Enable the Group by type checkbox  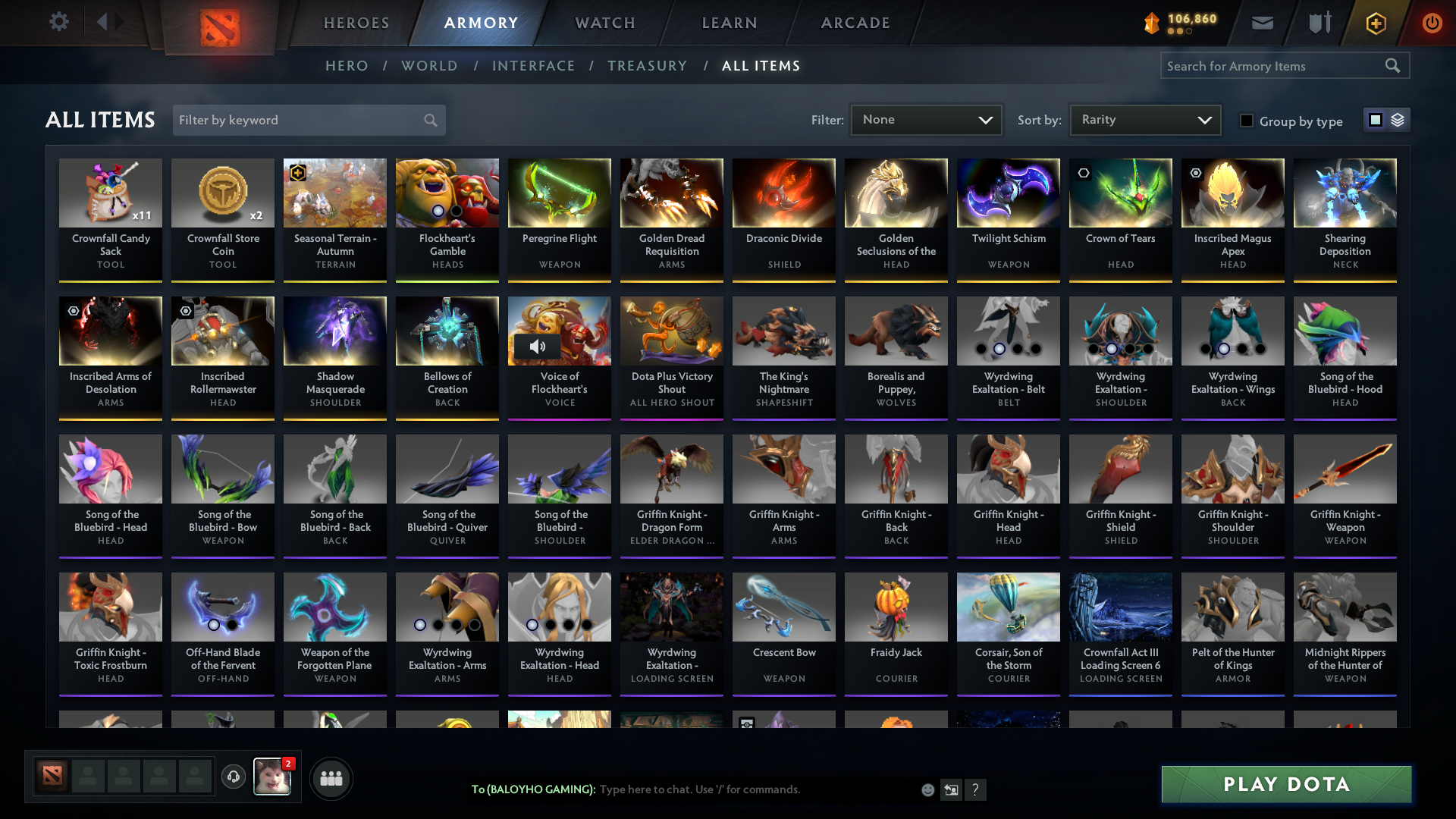pyautogui.click(x=1247, y=121)
